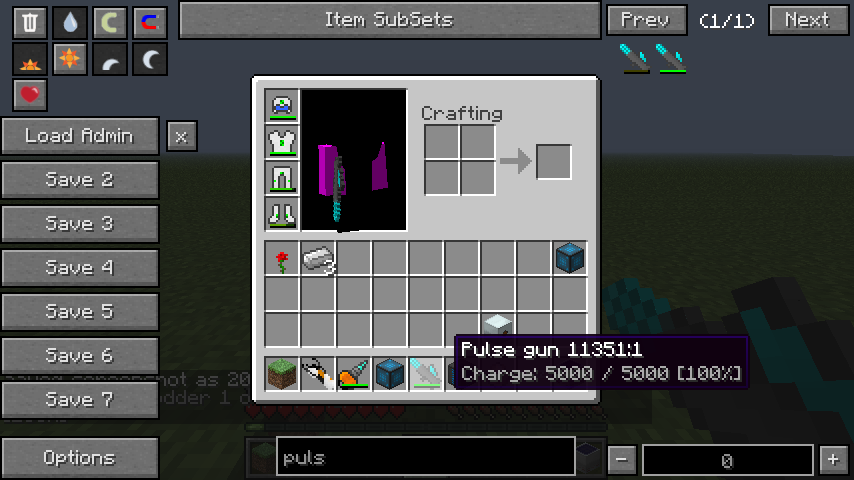Set time to noon with the sun icon
854x480 pixels.
click(x=70, y=60)
